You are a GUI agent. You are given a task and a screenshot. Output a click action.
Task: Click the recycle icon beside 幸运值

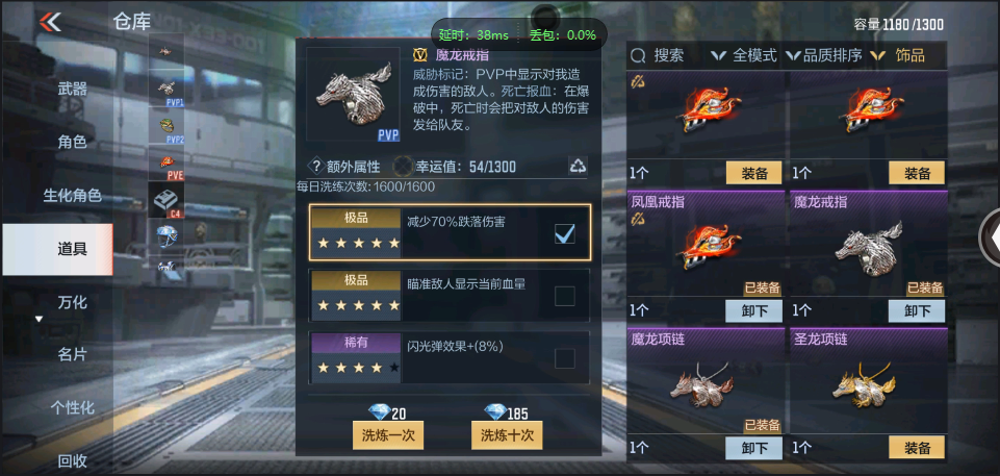point(578,166)
